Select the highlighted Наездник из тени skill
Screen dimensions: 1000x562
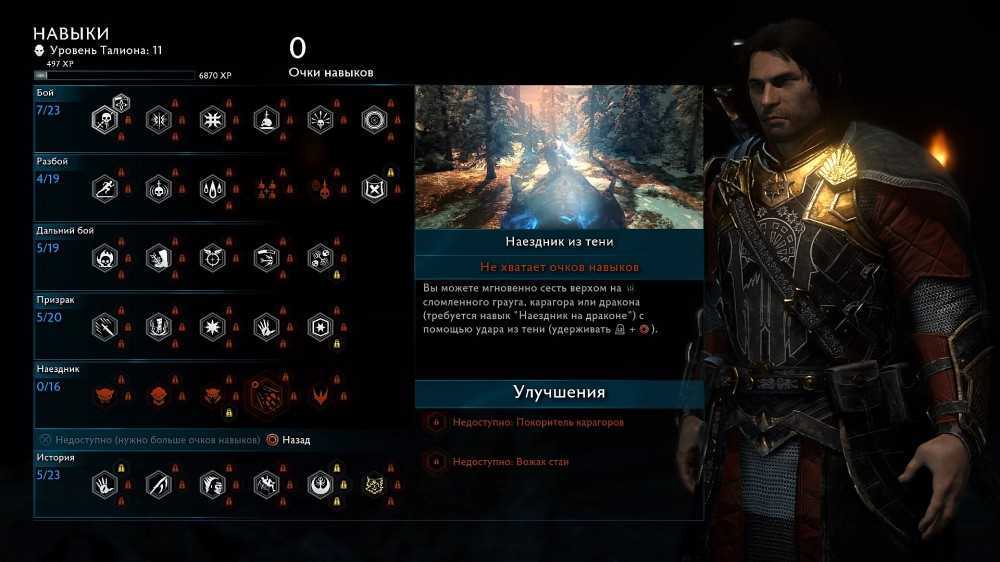click(x=266, y=395)
